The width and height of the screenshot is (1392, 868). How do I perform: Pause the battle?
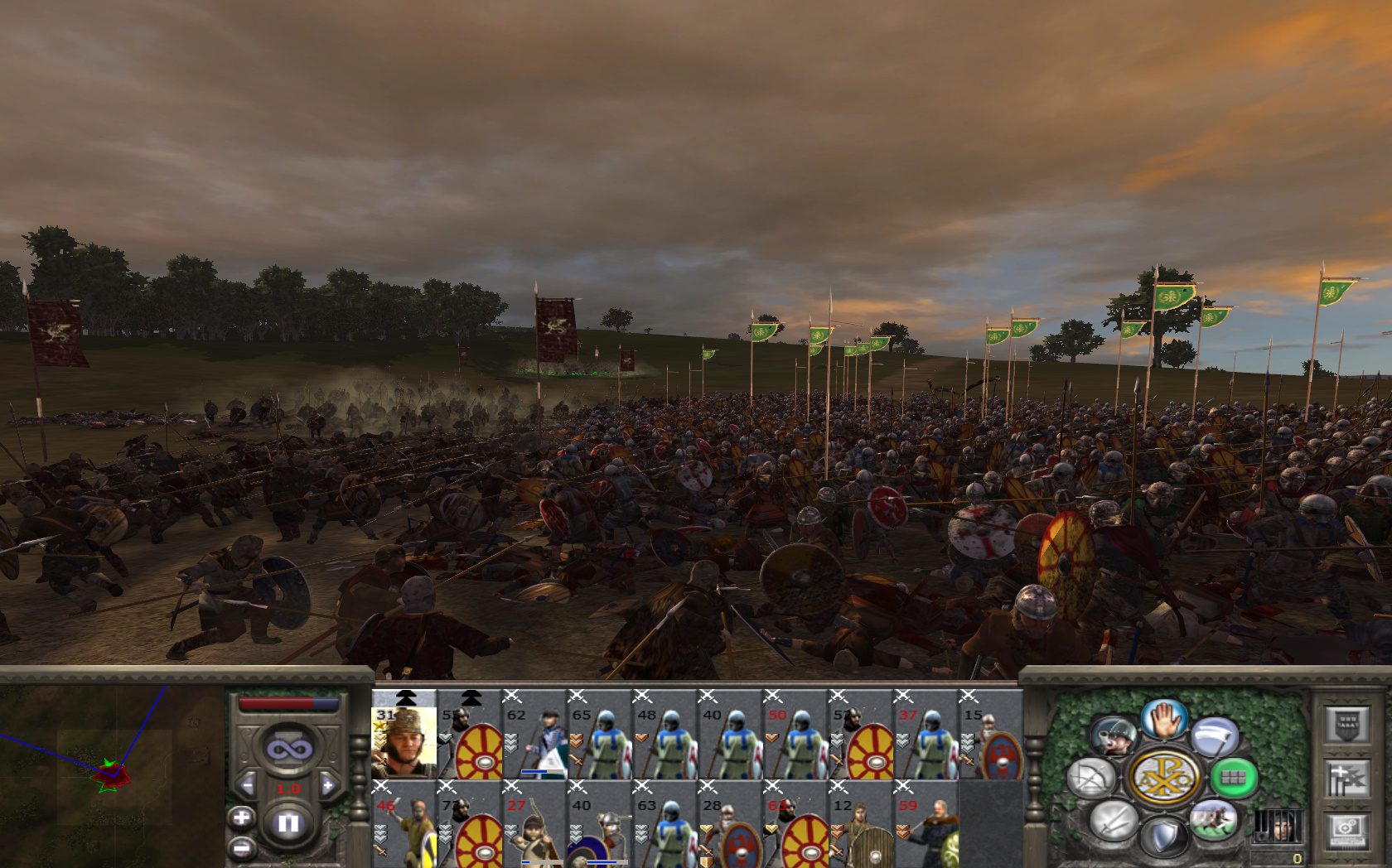[288, 823]
